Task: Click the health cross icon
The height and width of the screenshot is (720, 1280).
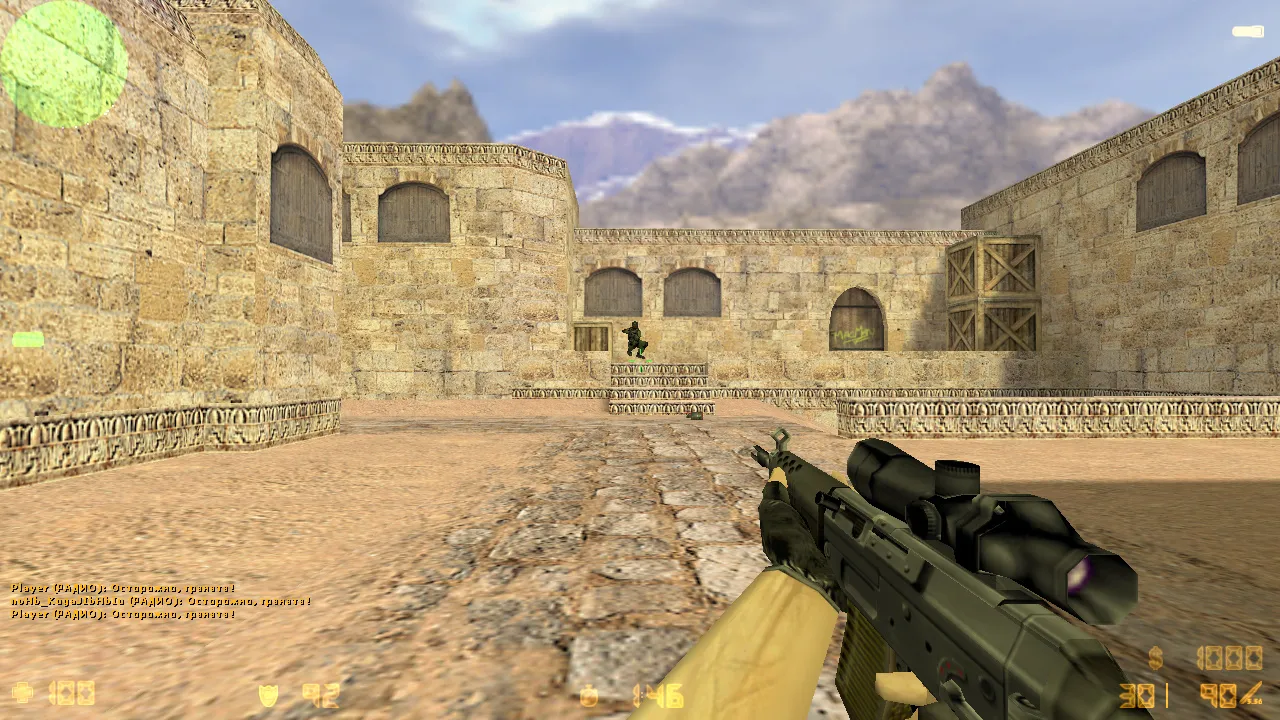Action: pos(22,691)
